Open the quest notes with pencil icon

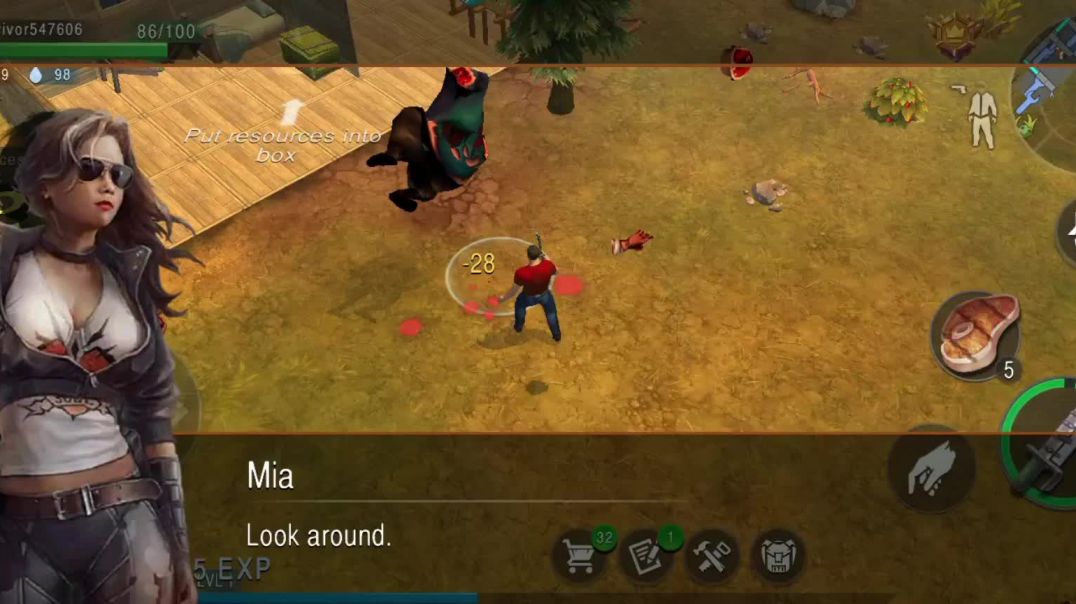pyautogui.click(x=647, y=558)
